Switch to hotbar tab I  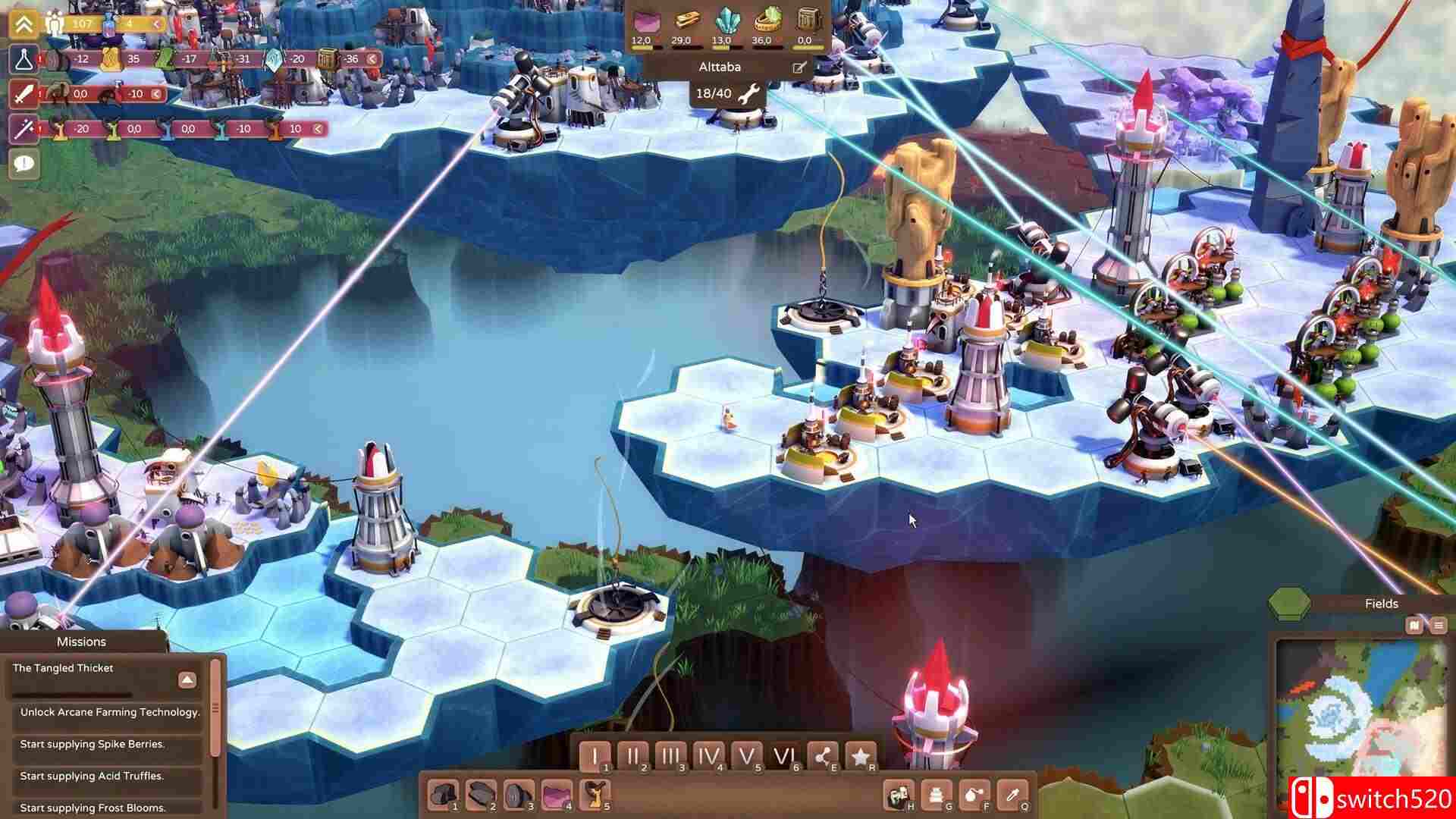(x=596, y=755)
